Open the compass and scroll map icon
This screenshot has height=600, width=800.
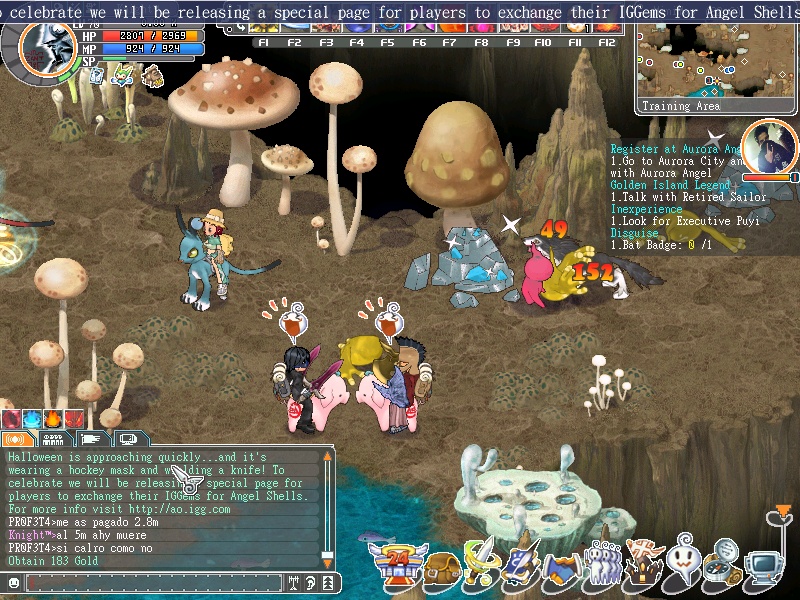(x=723, y=563)
